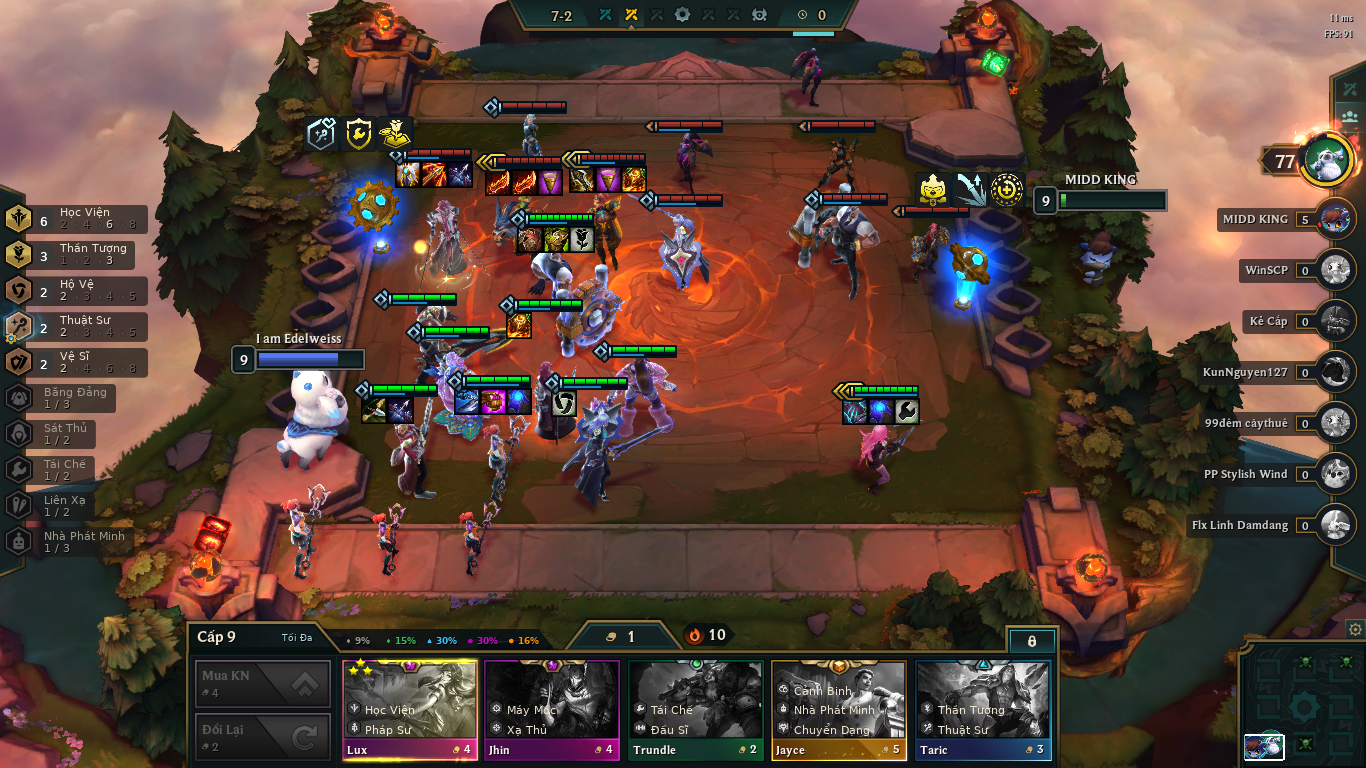The height and width of the screenshot is (768, 1366).
Task: Buy Jayce from the shop
Action: [838, 710]
